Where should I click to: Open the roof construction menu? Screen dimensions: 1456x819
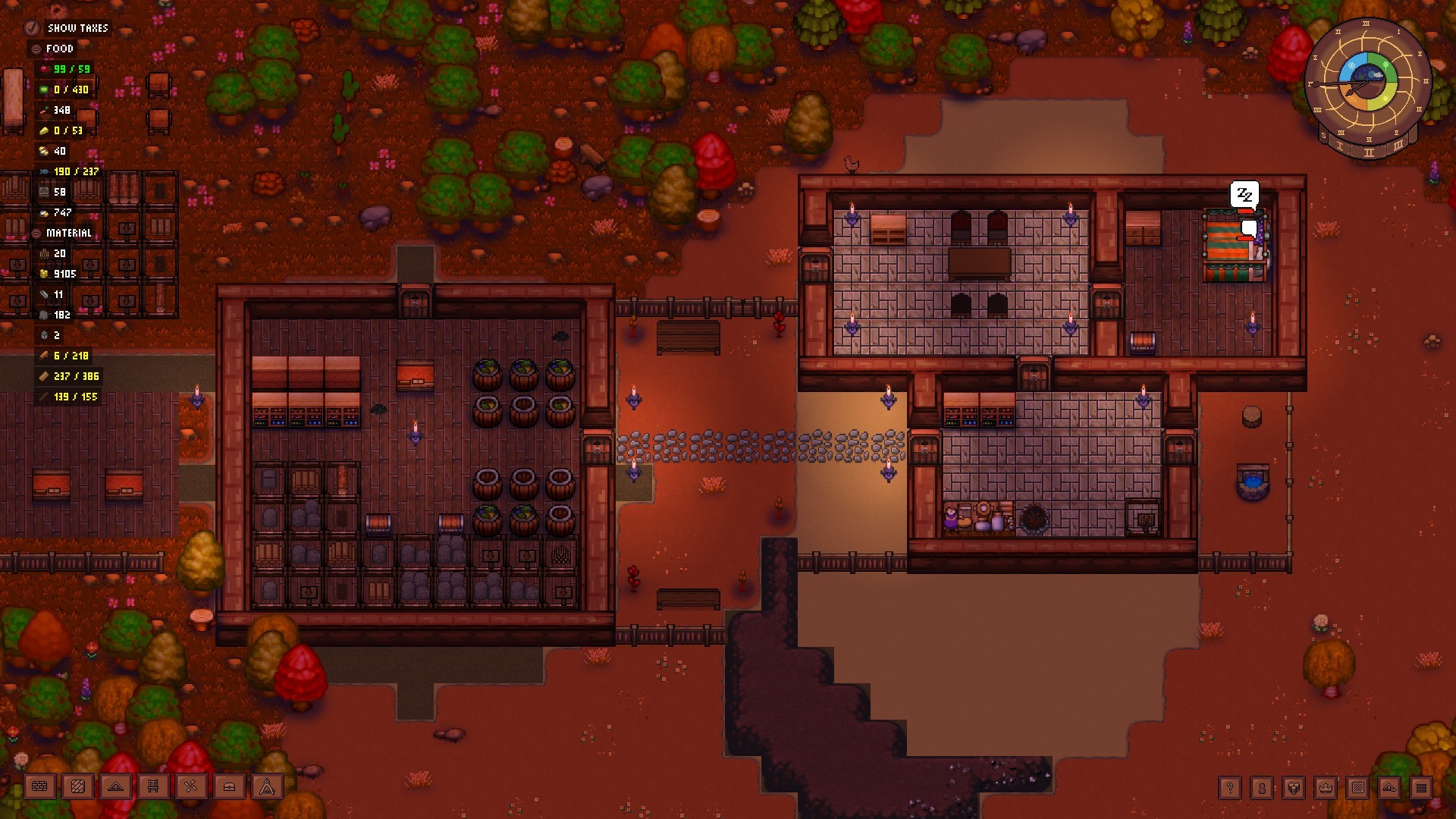(x=115, y=787)
